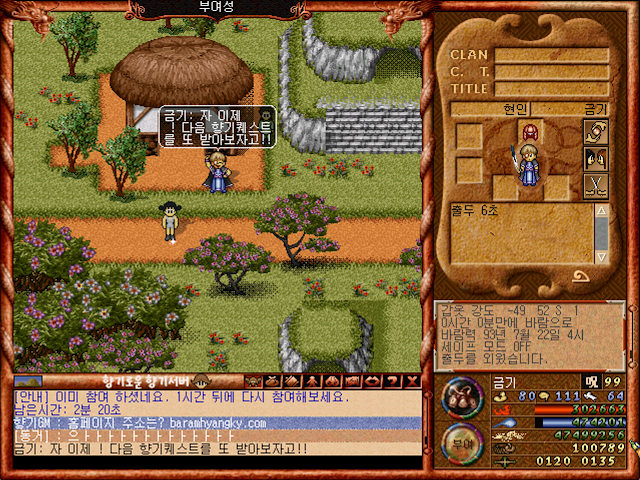
Task: Open the skull emblem toolbar icon
Action: point(251,381)
